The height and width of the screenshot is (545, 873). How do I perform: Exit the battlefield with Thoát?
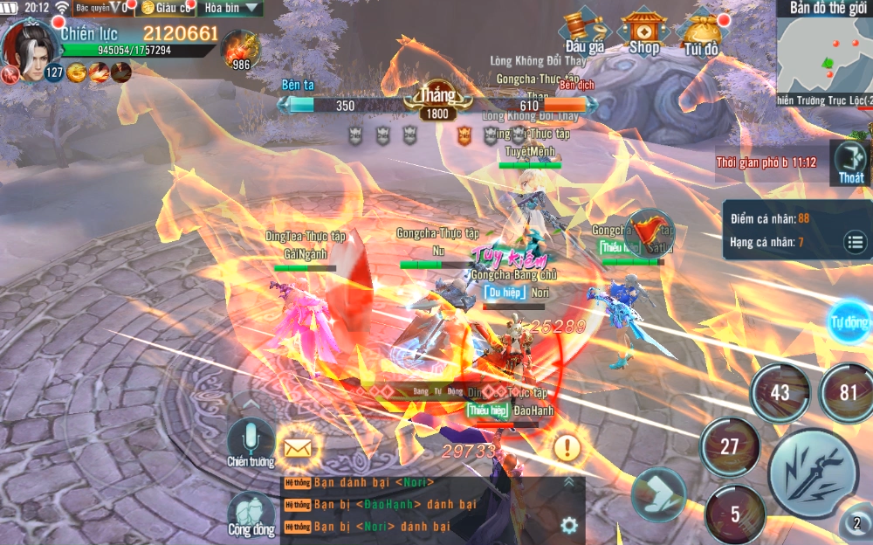851,161
